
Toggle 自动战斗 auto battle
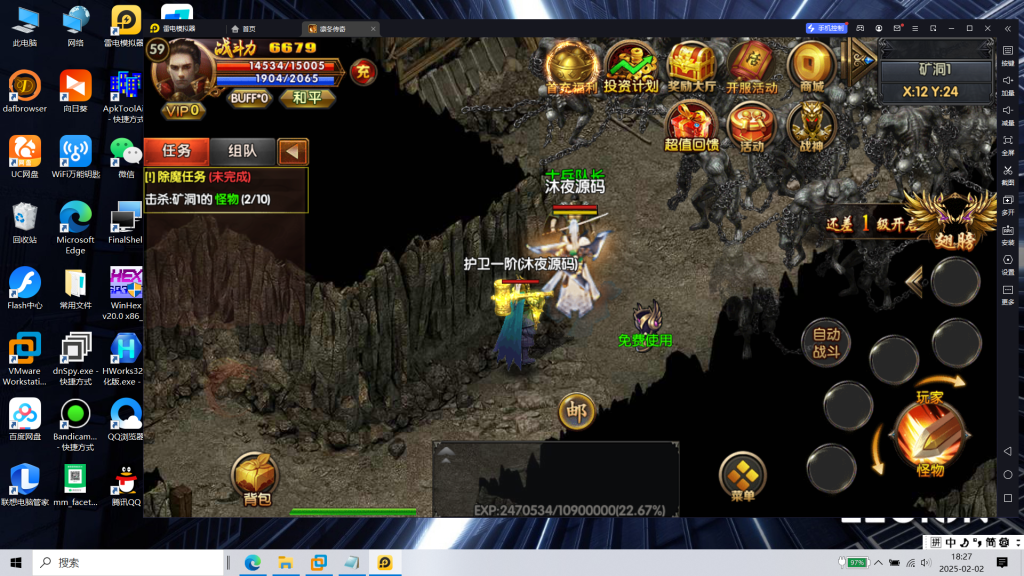[x=826, y=342]
